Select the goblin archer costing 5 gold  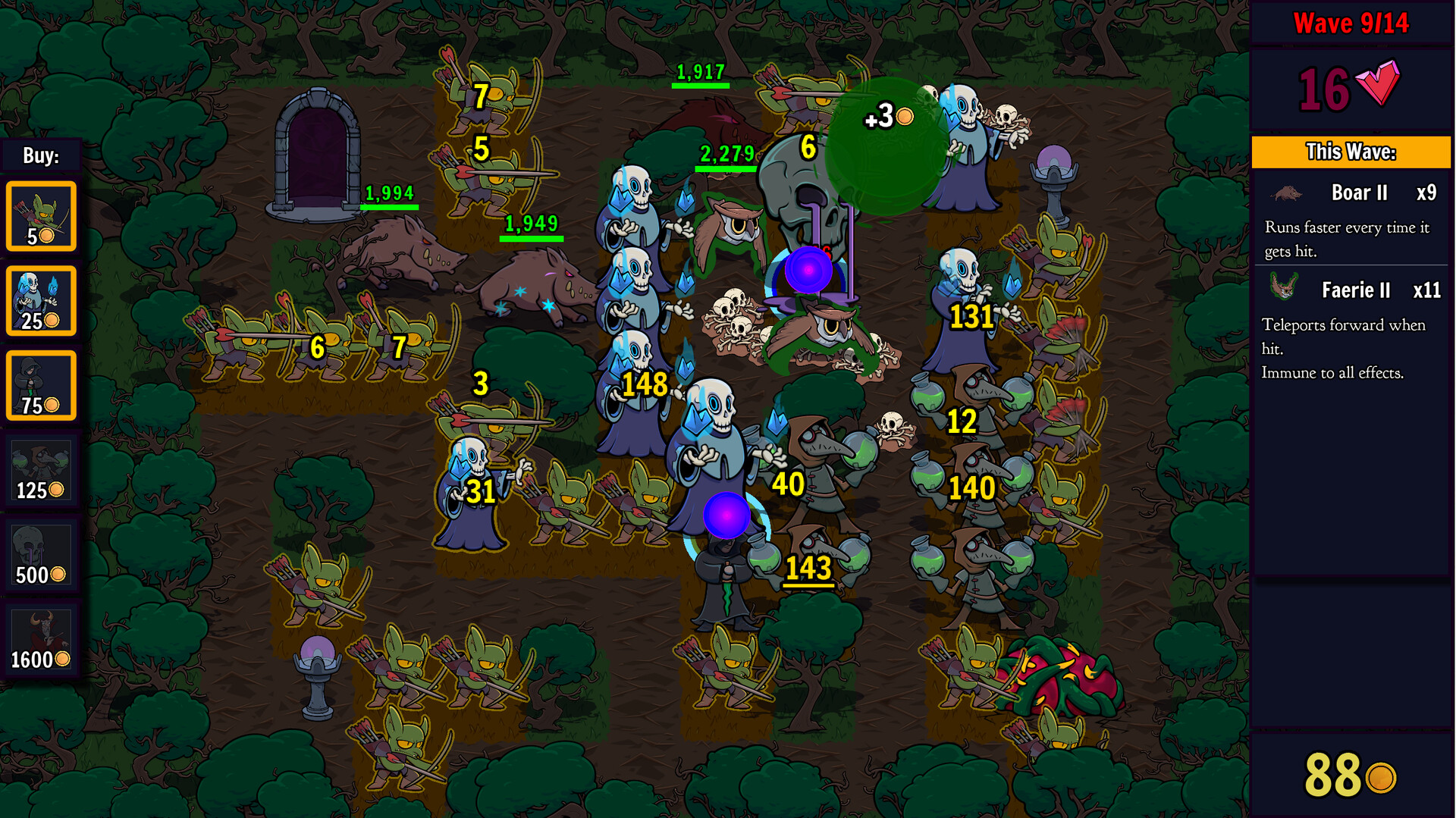click(x=42, y=216)
